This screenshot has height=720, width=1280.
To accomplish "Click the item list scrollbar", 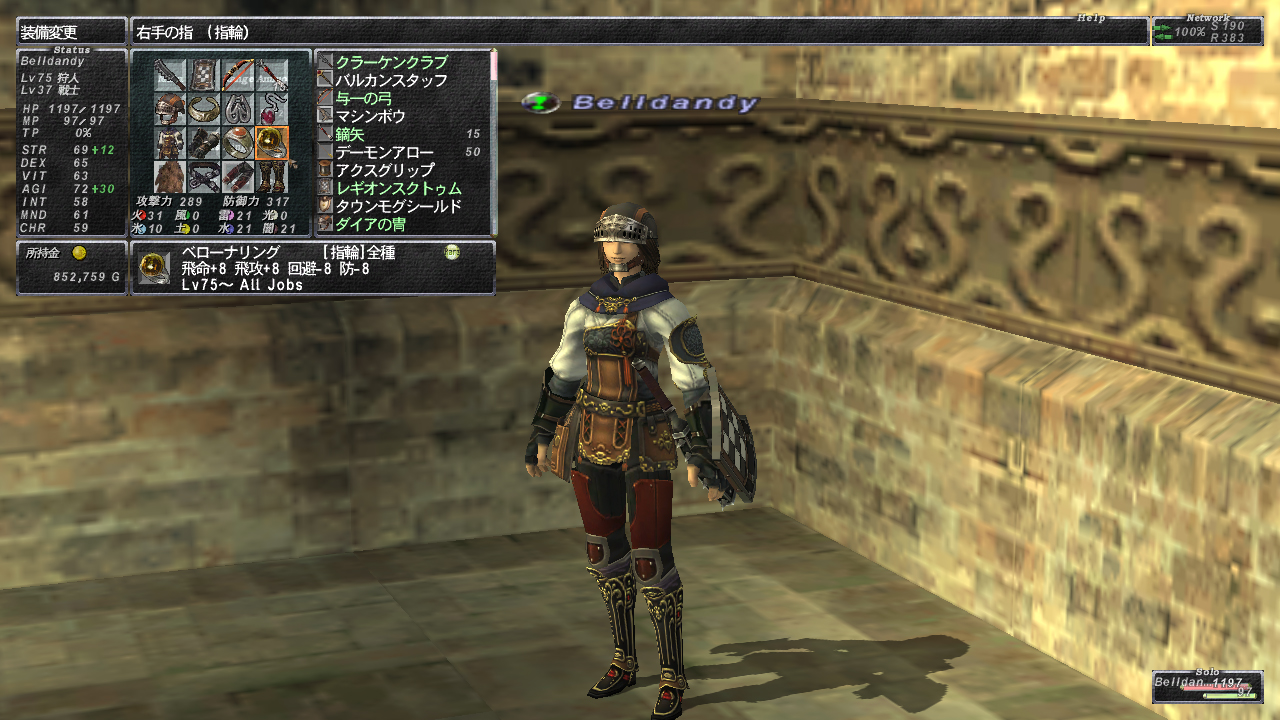I will coord(492,140).
